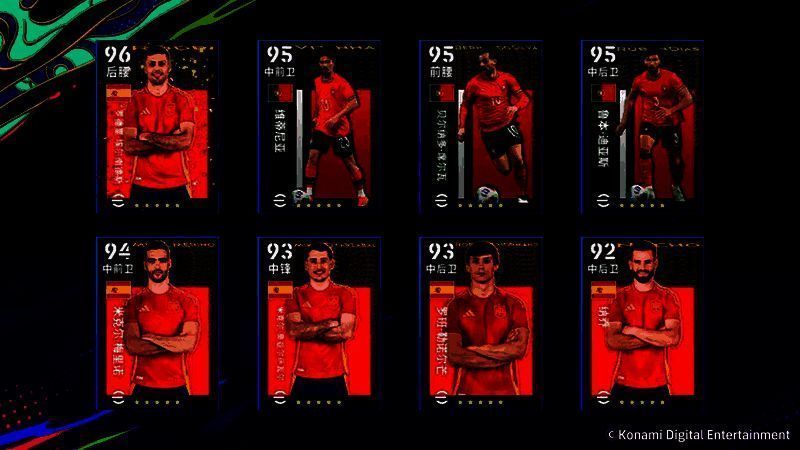Select the 92-rated 中后卫 player card
This screenshot has width=800, height=450.
tap(642, 323)
